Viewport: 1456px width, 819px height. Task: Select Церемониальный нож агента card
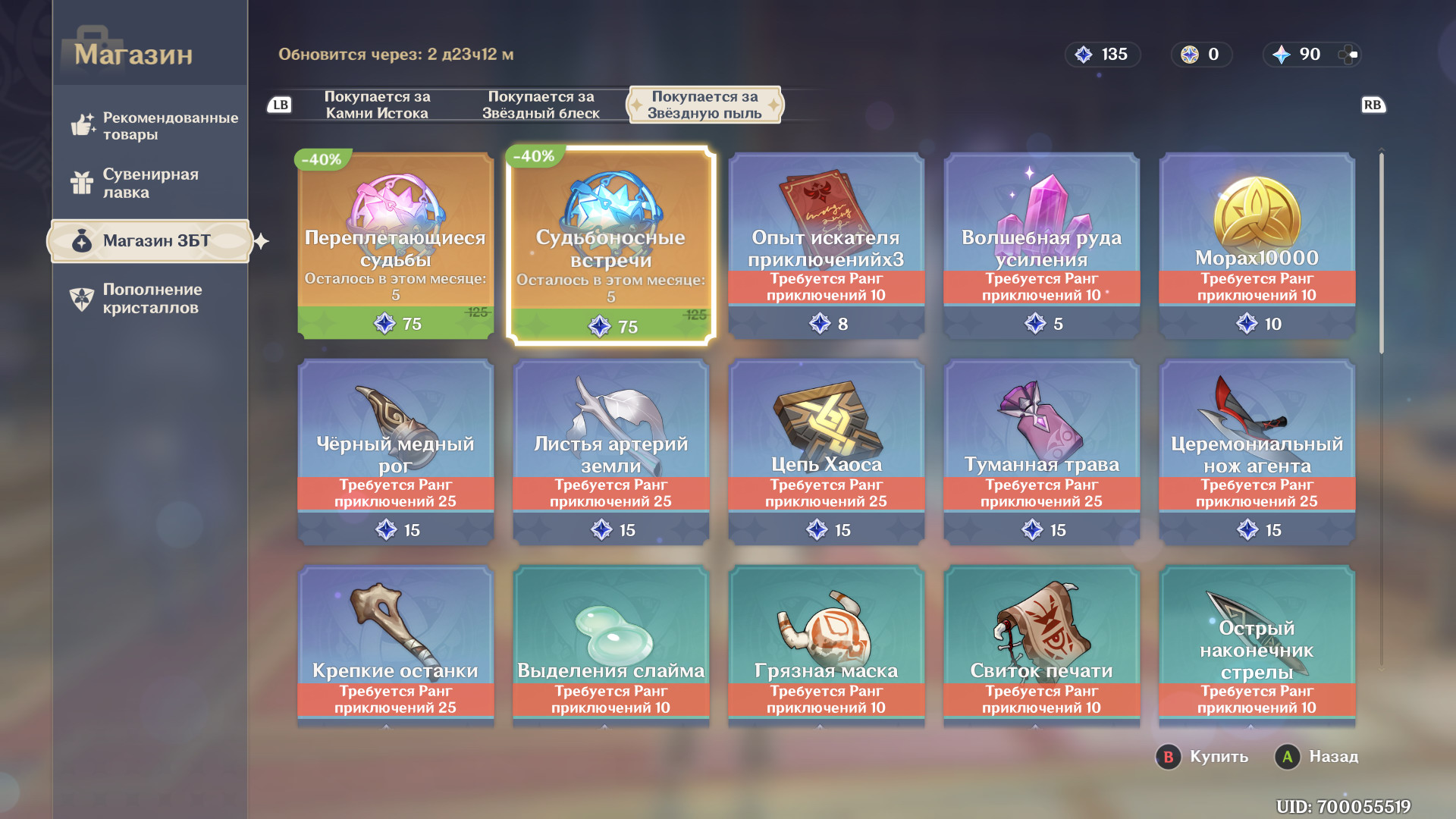tap(1257, 451)
